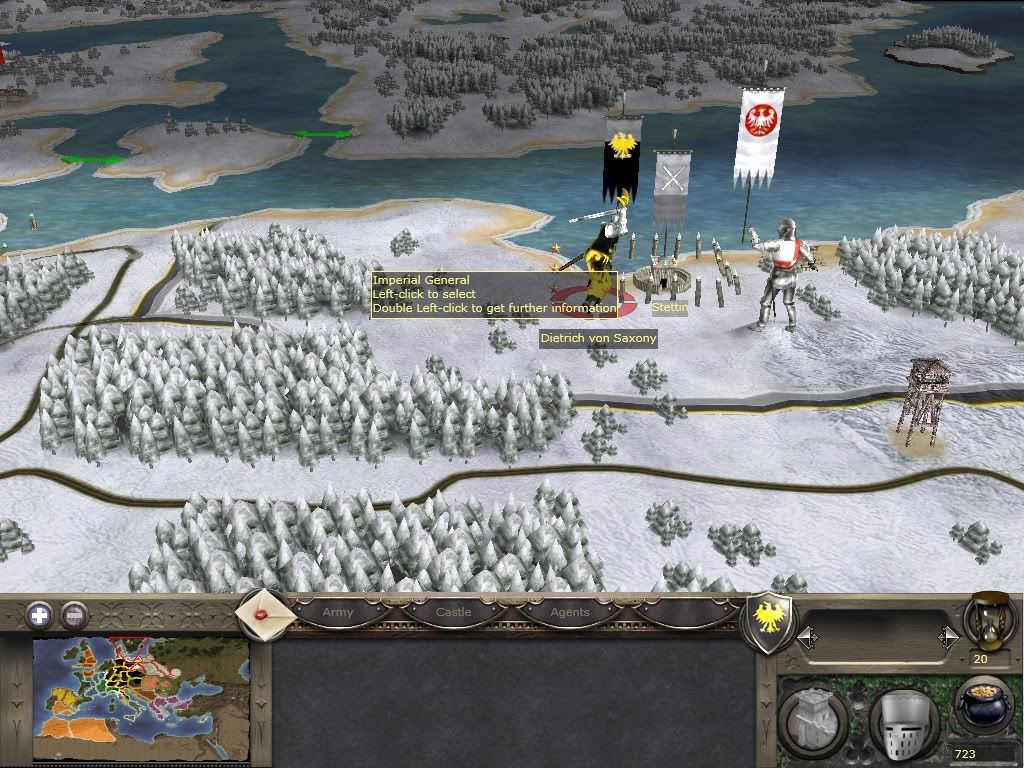1024x768 pixels.
Task: Open the recruitment helmet button
Action: coord(902,717)
